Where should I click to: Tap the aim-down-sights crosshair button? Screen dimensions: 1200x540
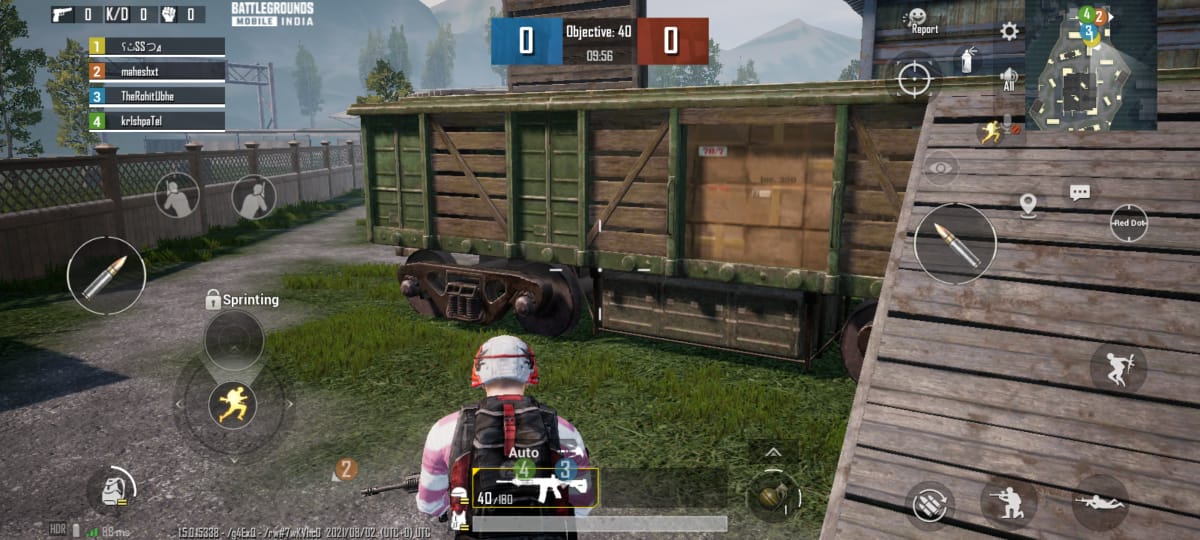[x=914, y=78]
